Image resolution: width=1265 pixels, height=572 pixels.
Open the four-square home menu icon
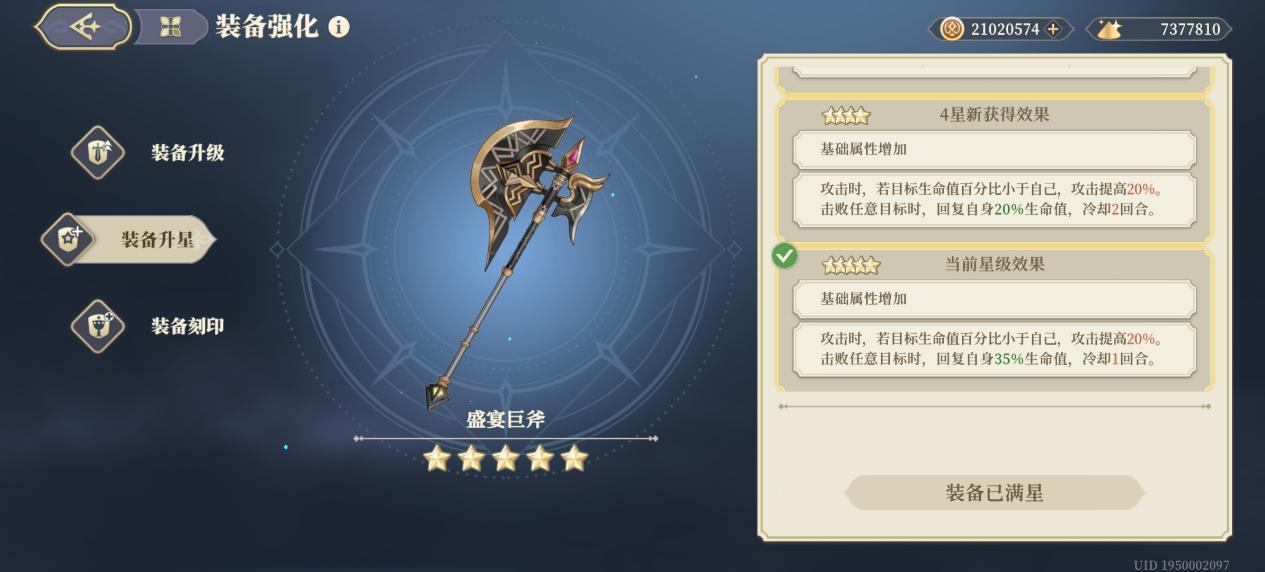tap(170, 27)
